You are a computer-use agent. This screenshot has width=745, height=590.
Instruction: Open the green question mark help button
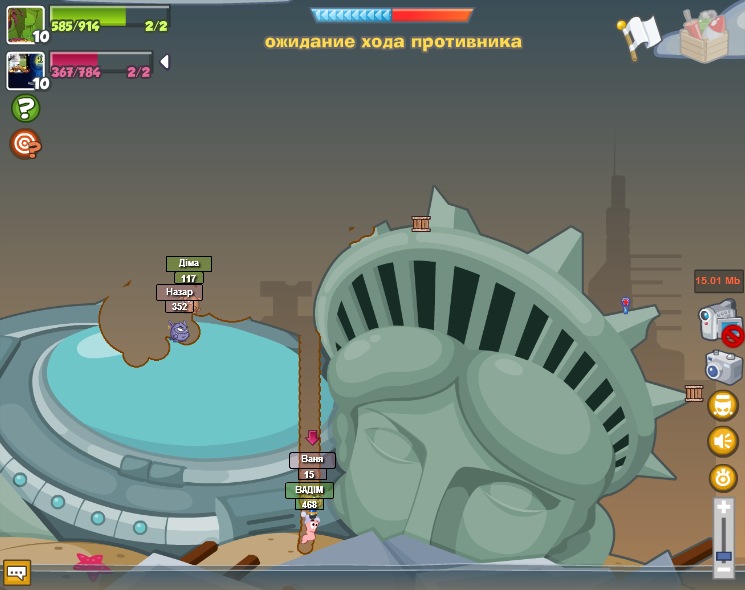point(25,108)
